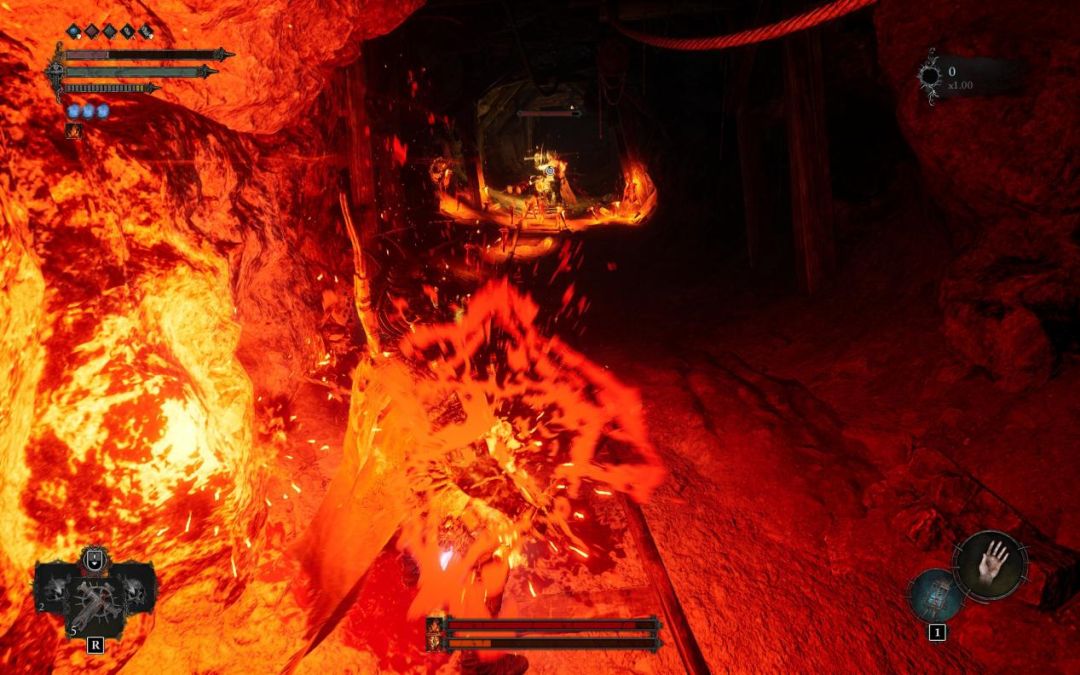1080x675 pixels.
Task: Click the shield emblem atop the item cross
Action: pyautogui.click(x=95, y=560)
